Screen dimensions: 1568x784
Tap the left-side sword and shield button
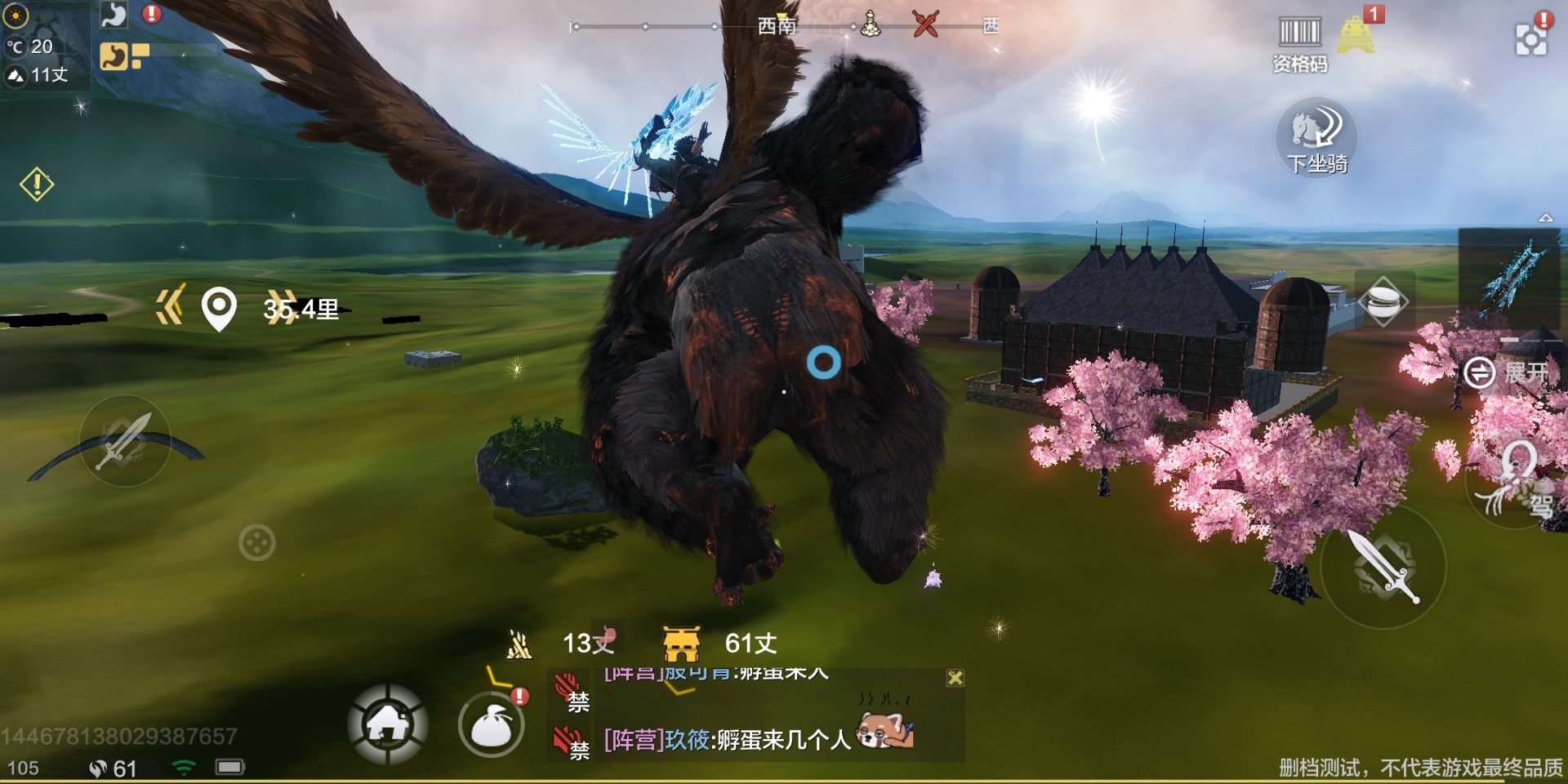(x=124, y=441)
